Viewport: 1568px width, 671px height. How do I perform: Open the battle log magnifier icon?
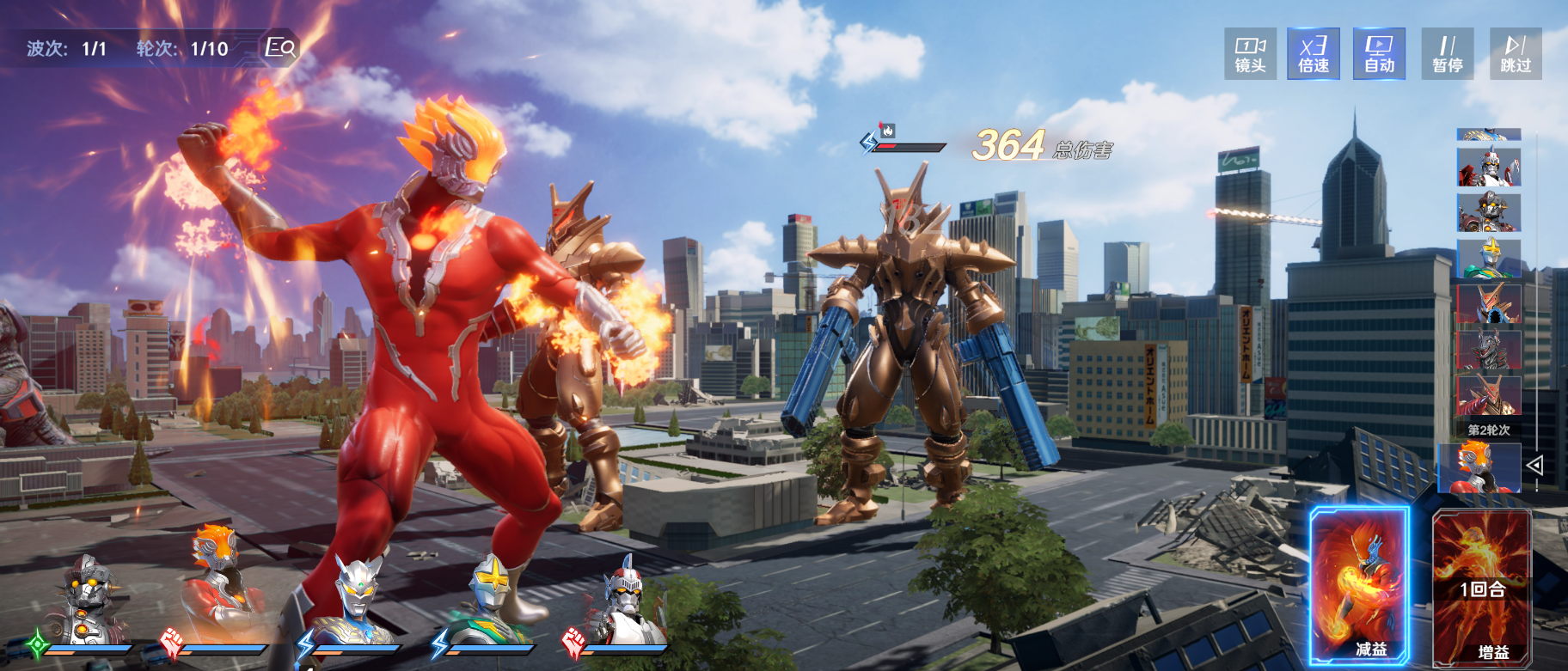tap(280, 47)
